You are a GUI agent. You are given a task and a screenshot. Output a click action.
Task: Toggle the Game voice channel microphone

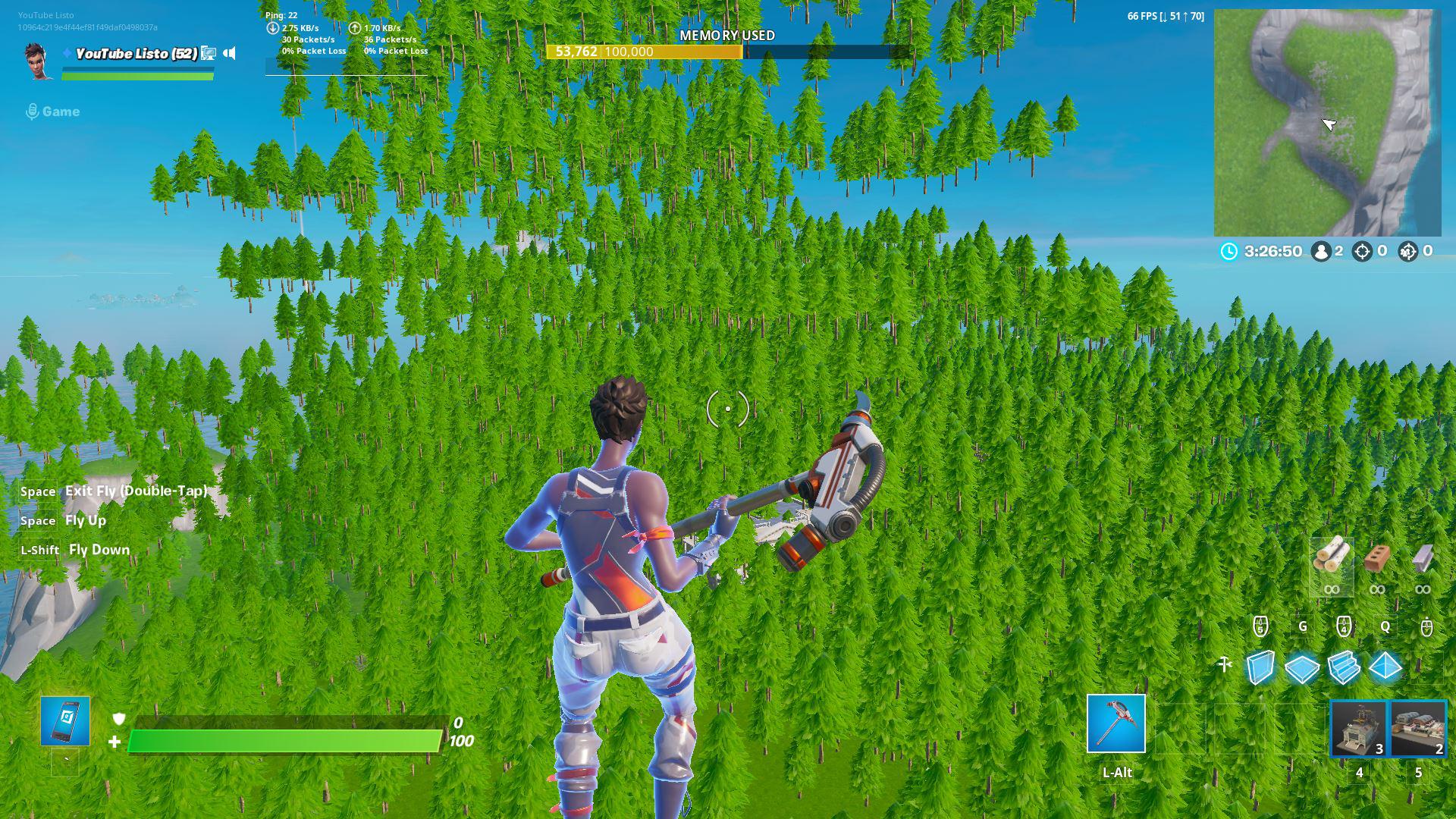[x=32, y=111]
